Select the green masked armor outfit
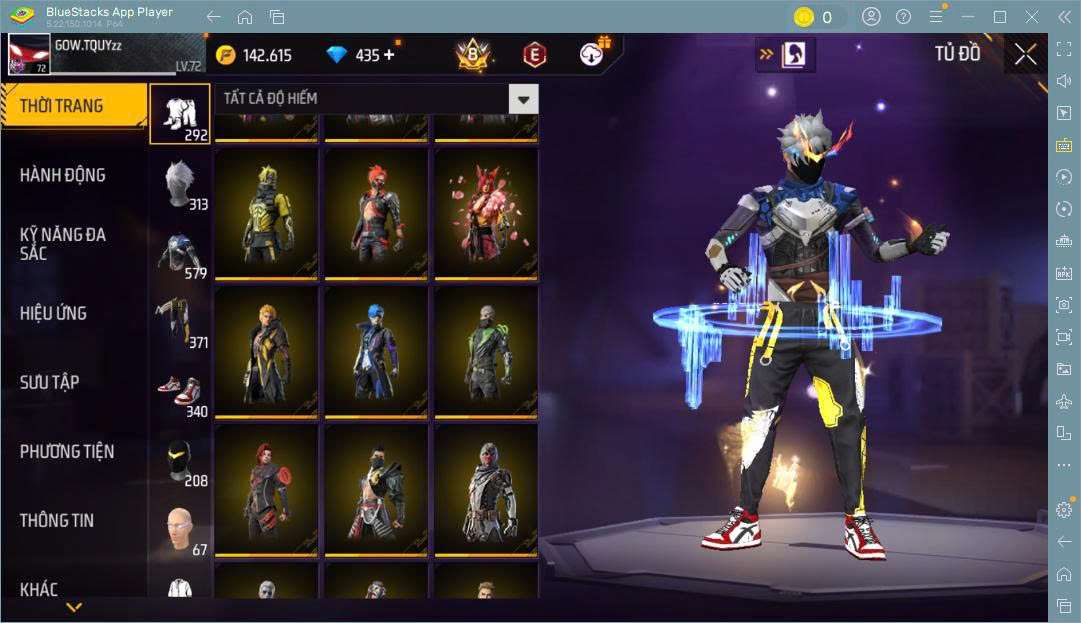The width and height of the screenshot is (1081, 623). click(x=486, y=352)
